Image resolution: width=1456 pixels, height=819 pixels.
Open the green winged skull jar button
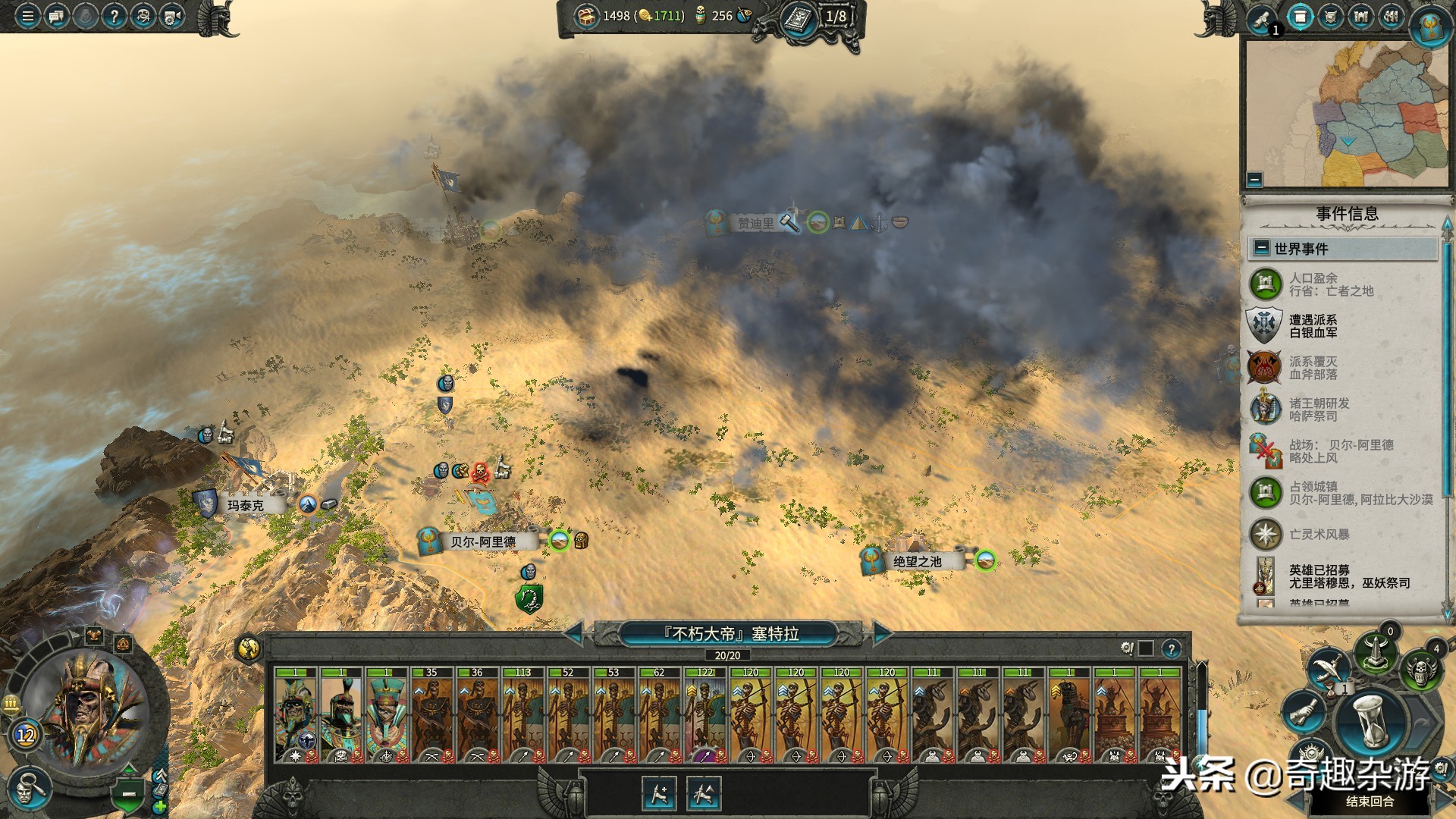[x=1420, y=670]
